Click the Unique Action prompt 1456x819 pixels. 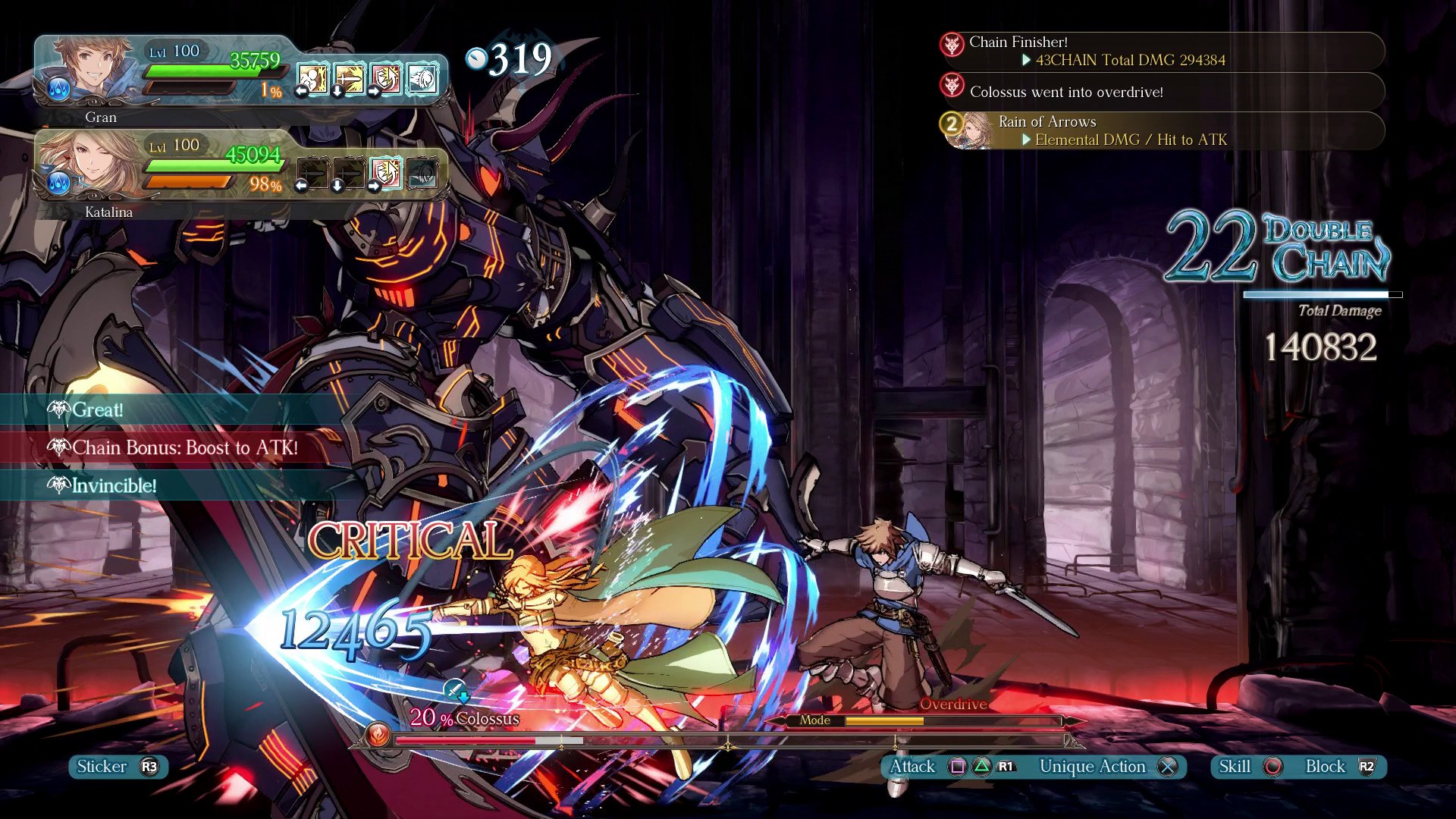tap(1093, 767)
